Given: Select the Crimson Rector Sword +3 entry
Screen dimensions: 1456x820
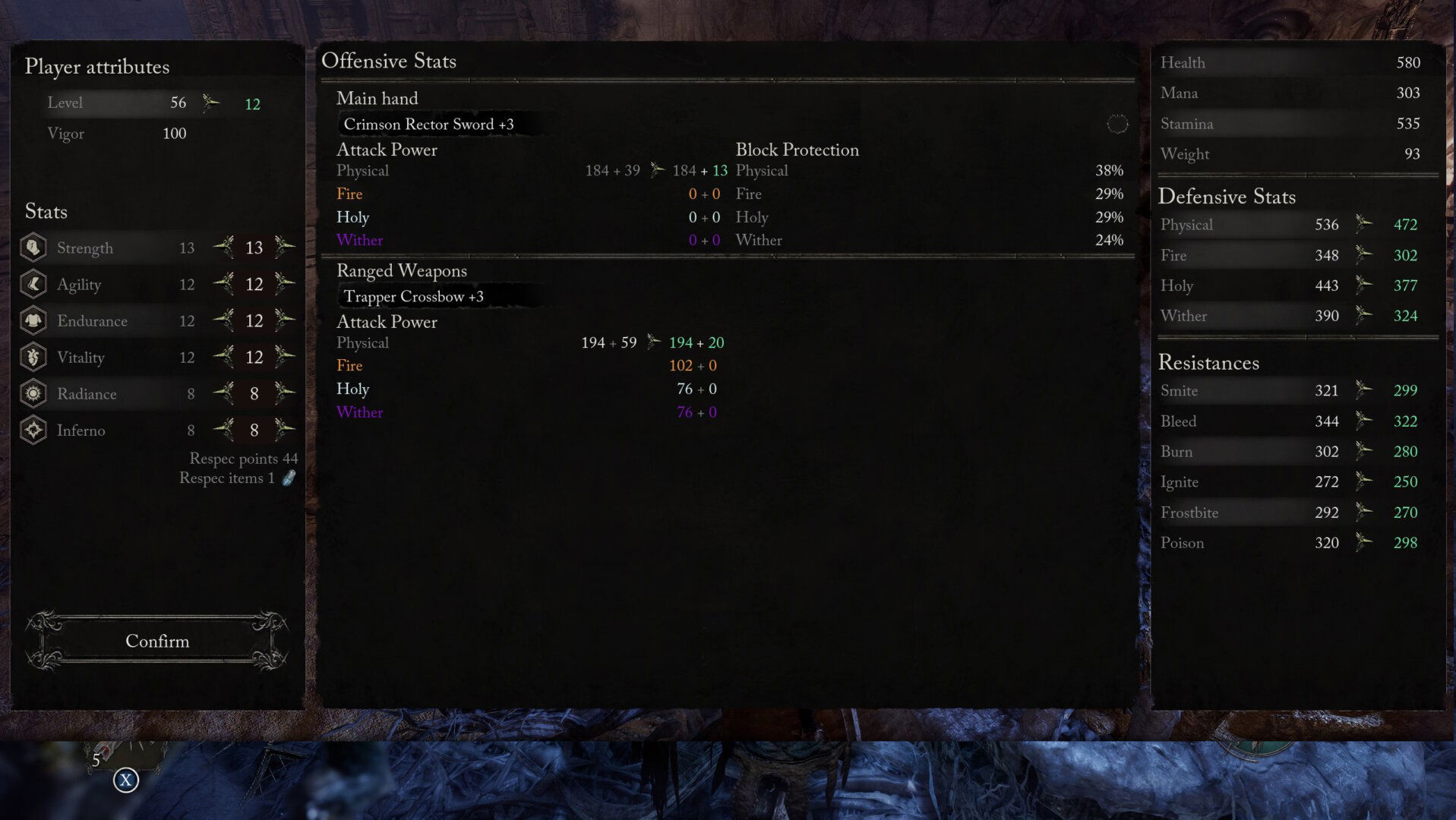Looking at the screenshot, I should (x=428, y=125).
